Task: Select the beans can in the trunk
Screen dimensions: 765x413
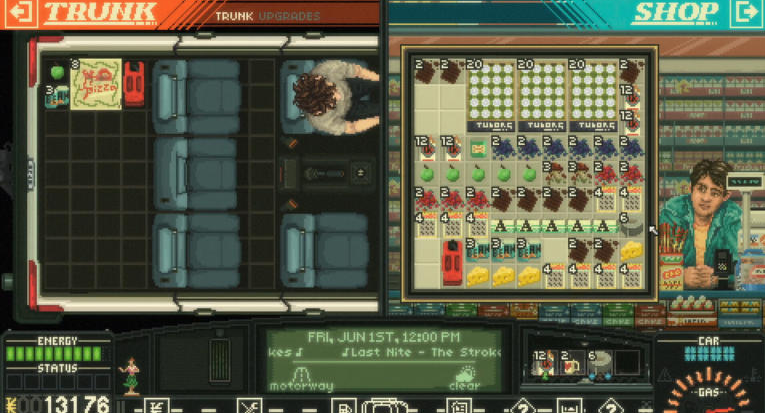Action: click(x=56, y=97)
